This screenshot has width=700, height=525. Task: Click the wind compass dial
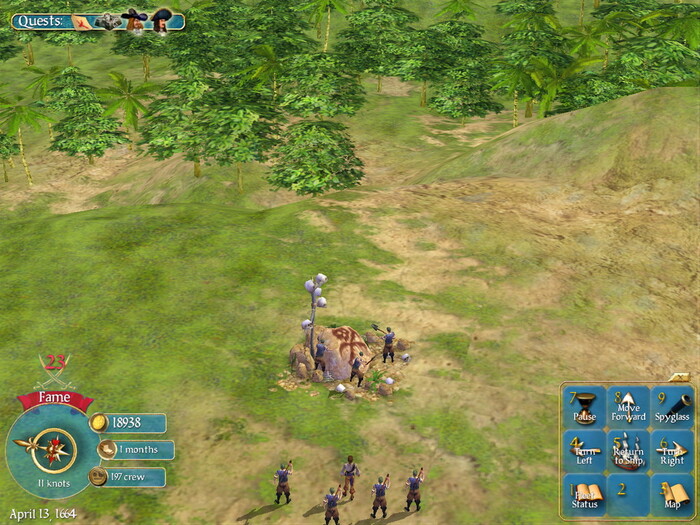coord(54,451)
